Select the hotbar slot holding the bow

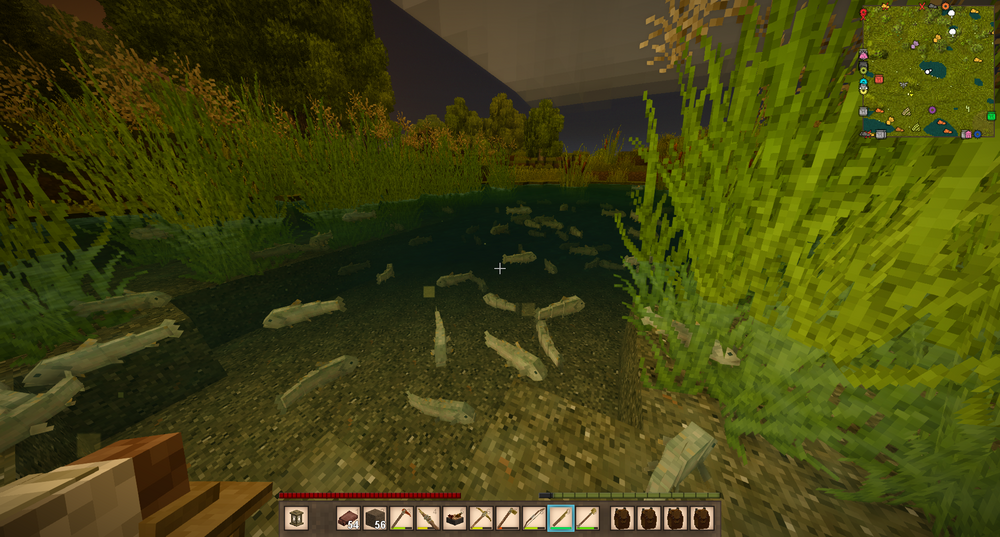click(x=534, y=517)
